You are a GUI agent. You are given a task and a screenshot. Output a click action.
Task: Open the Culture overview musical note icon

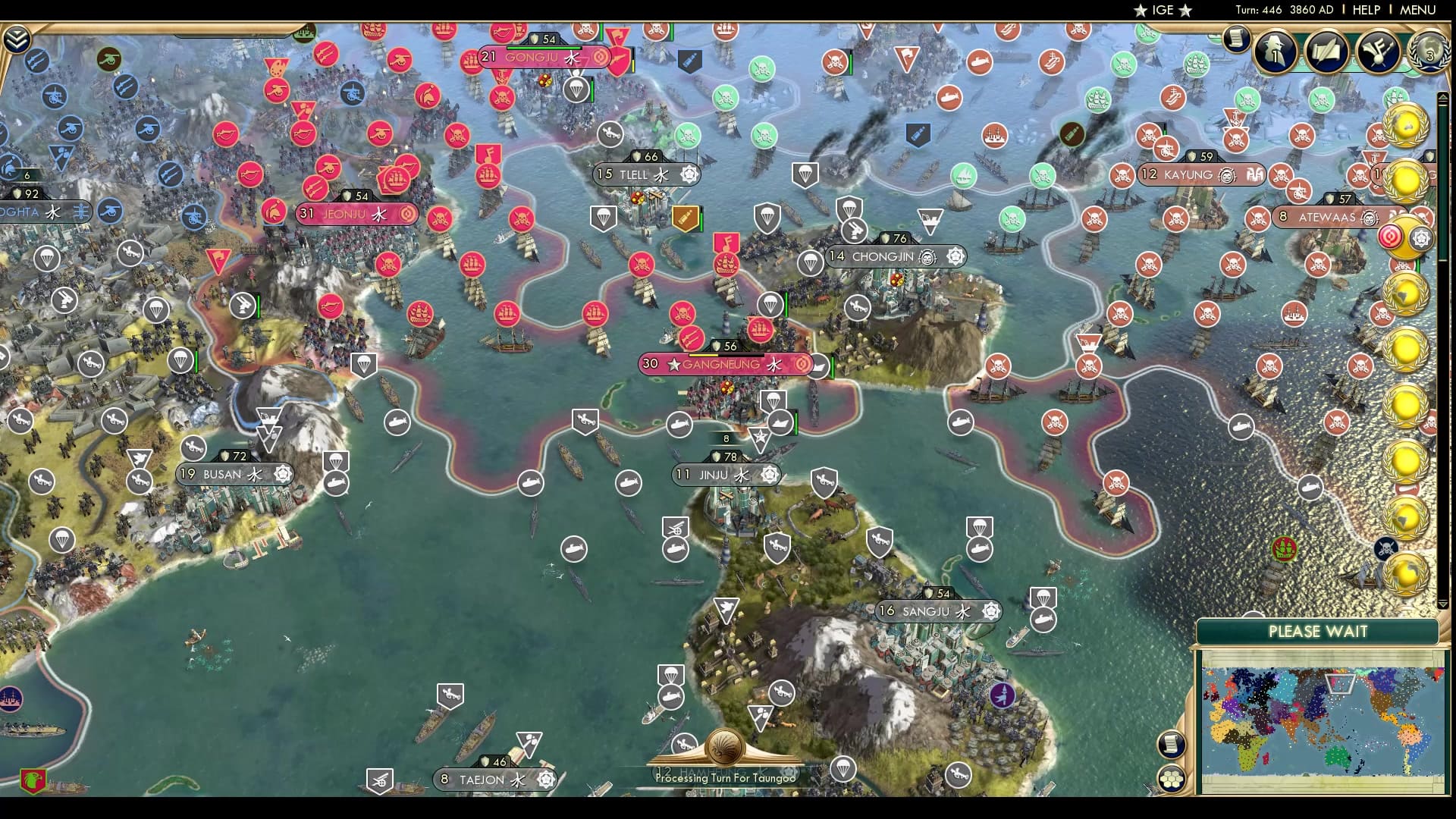click(x=1378, y=52)
